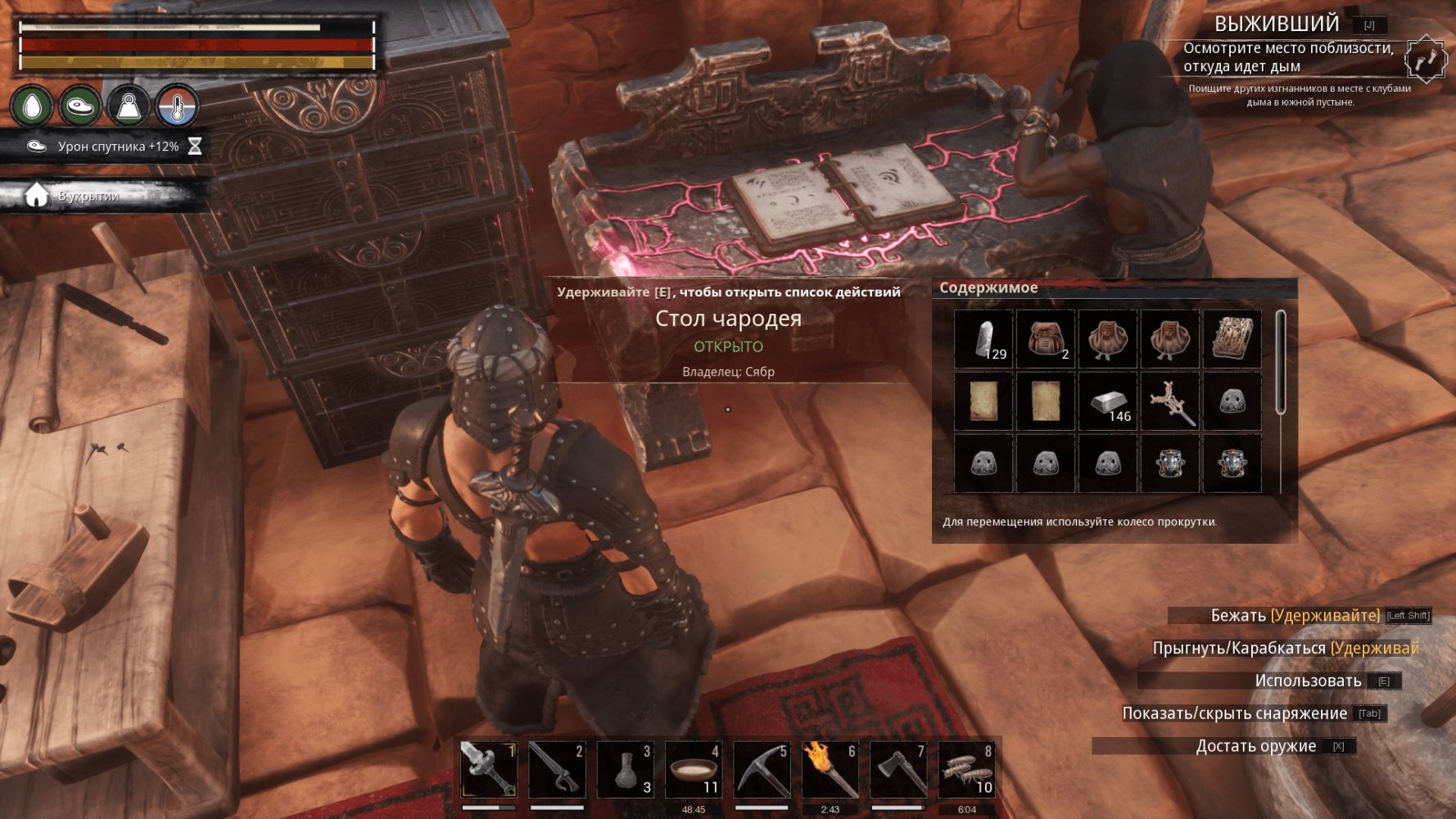This screenshot has width=1456, height=819.
Task: Select the grubs stack in hotbar slot 8
Action: click(966, 770)
